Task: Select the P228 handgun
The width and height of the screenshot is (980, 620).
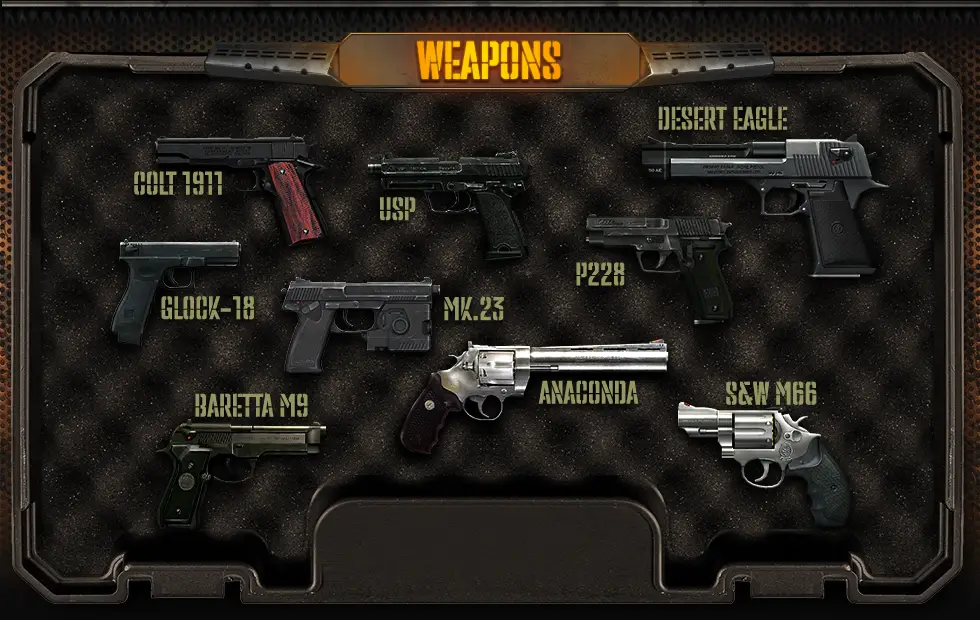Action: 665,255
